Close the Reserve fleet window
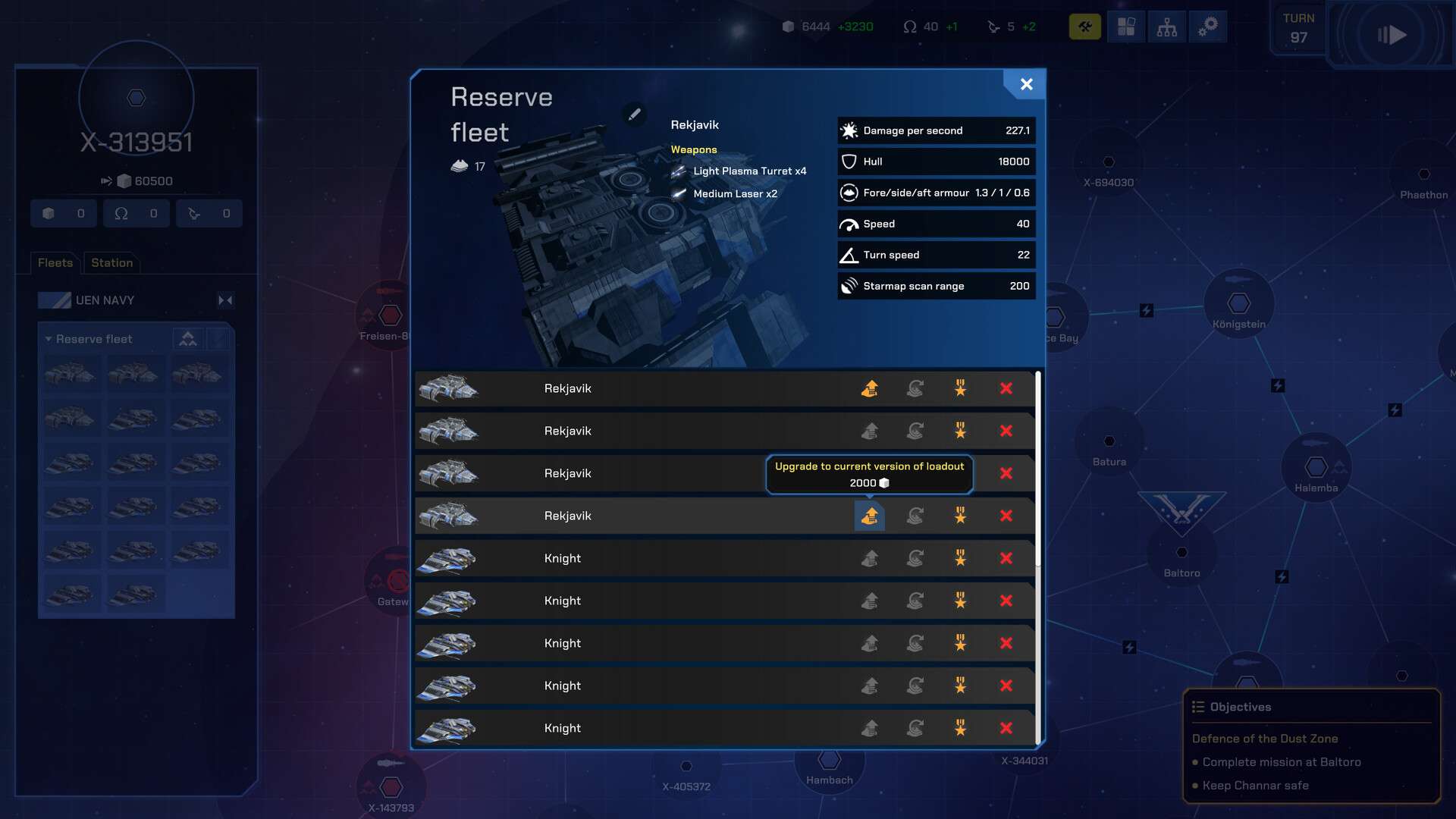1456x819 pixels. (x=1026, y=84)
